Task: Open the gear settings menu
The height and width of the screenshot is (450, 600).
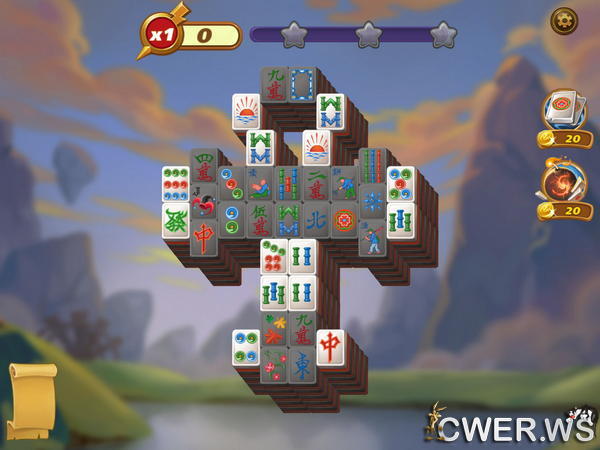Action: pos(563,20)
